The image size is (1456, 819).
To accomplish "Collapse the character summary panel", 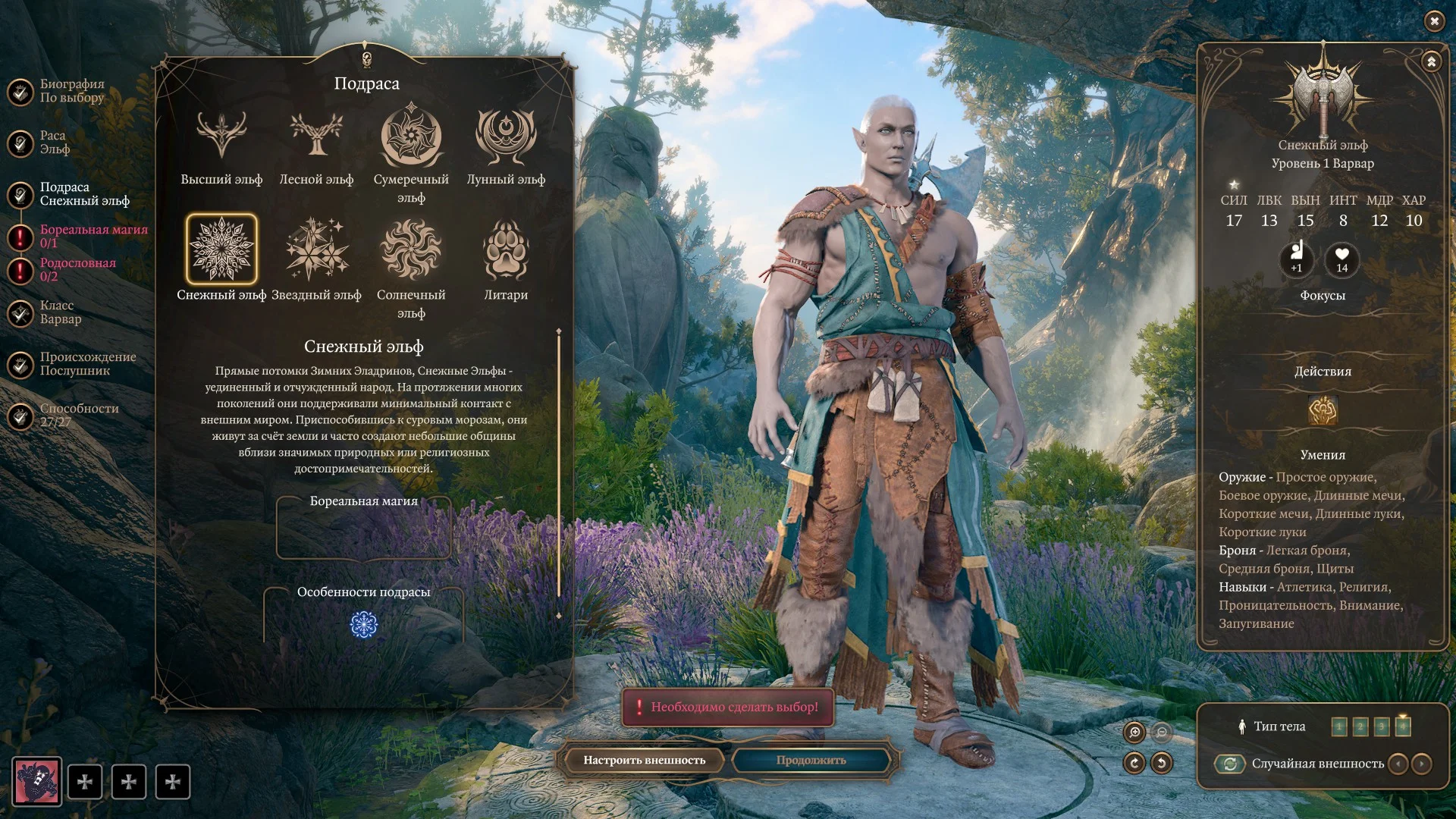I will click(1431, 61).
